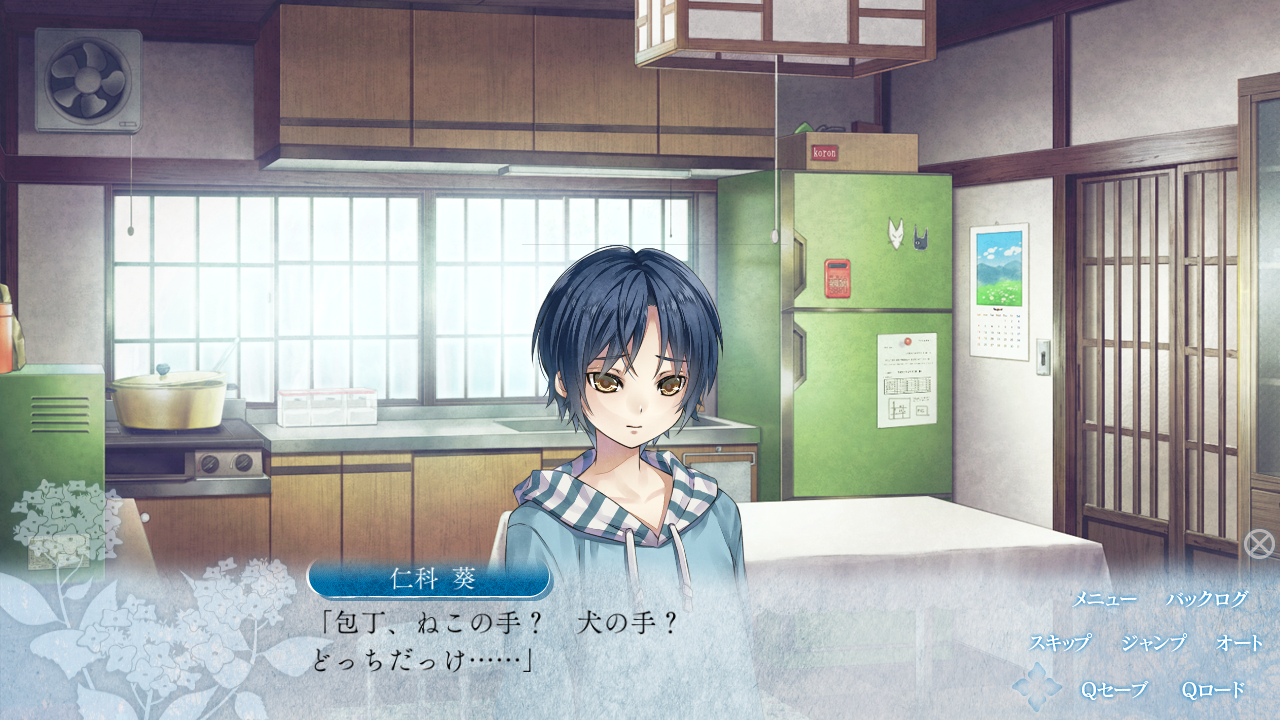Quick load with Qロード
1280x720 pixels.
tap(1214, 690)
